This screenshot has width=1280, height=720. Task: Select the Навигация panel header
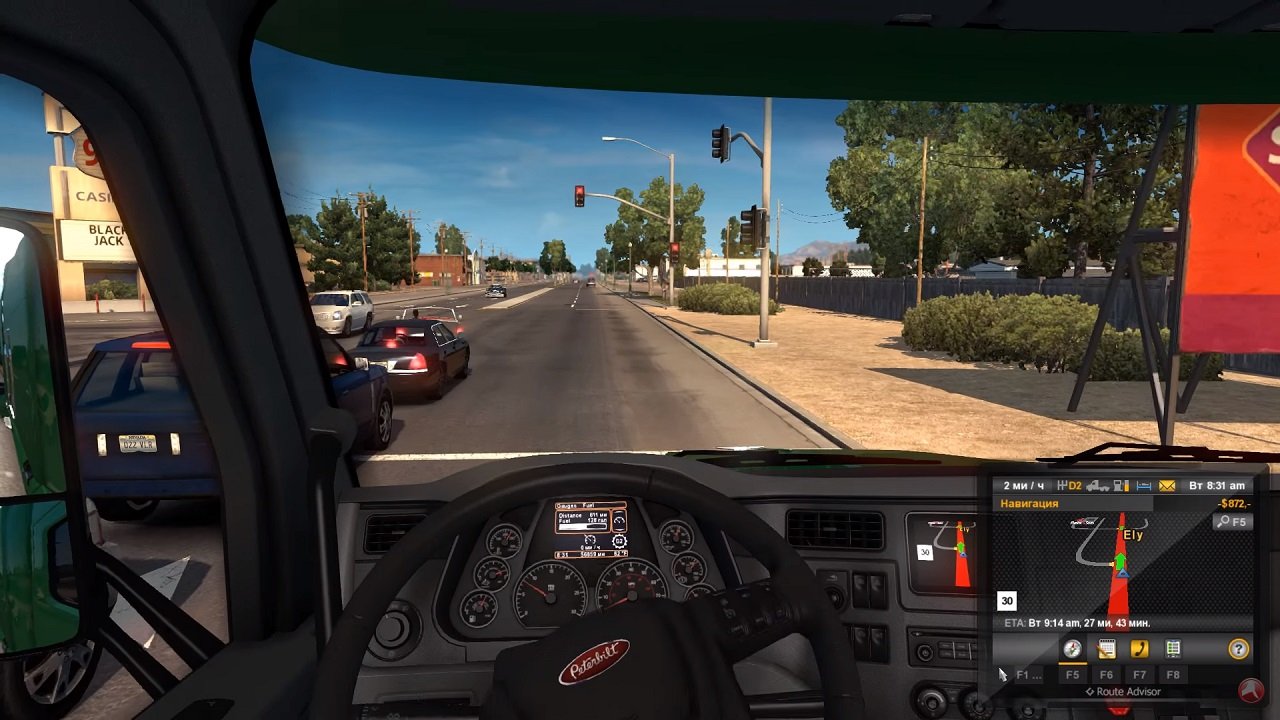tap(1030, 503)
